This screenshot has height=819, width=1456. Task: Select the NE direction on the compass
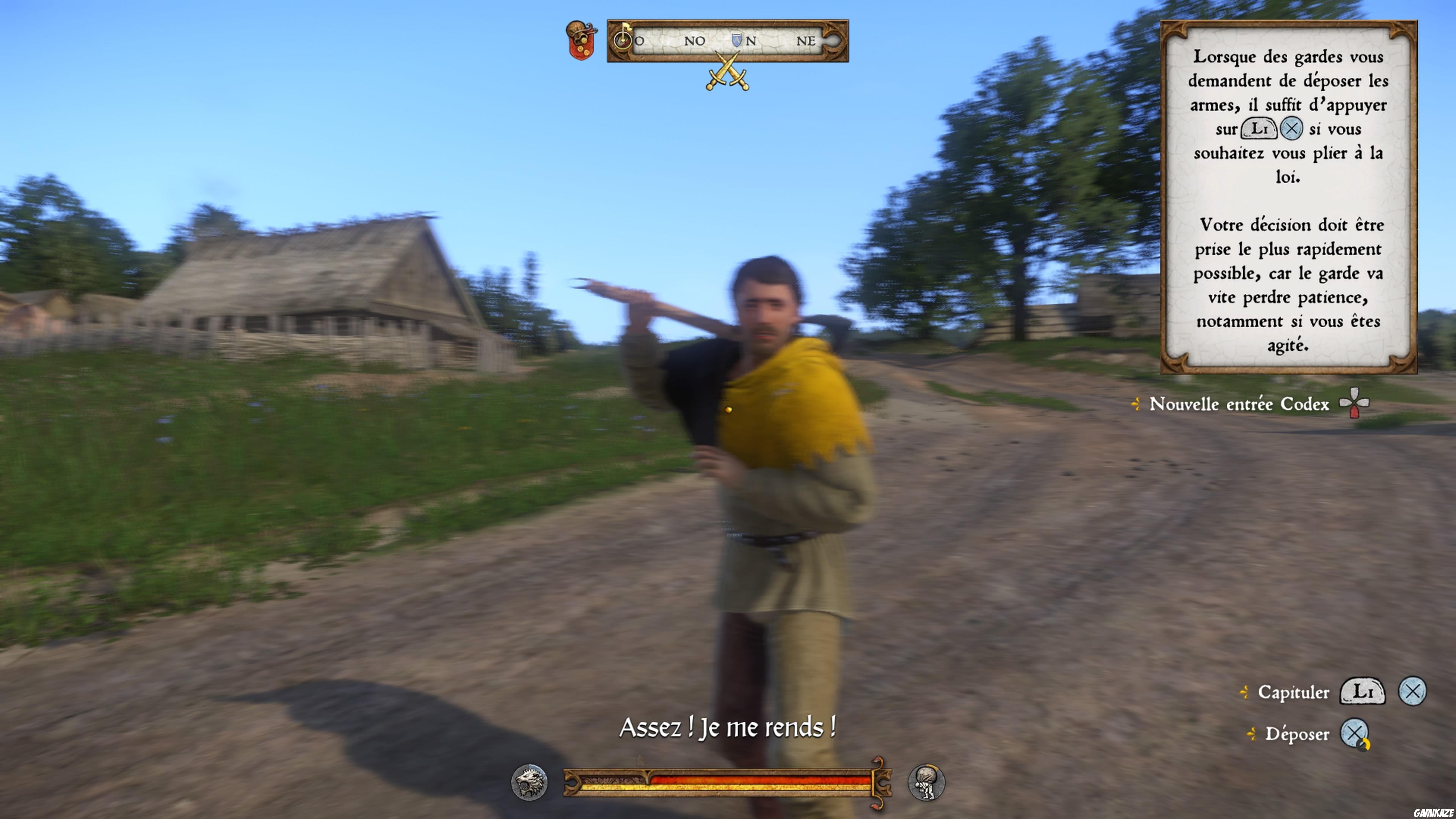(x=807, y=41)
